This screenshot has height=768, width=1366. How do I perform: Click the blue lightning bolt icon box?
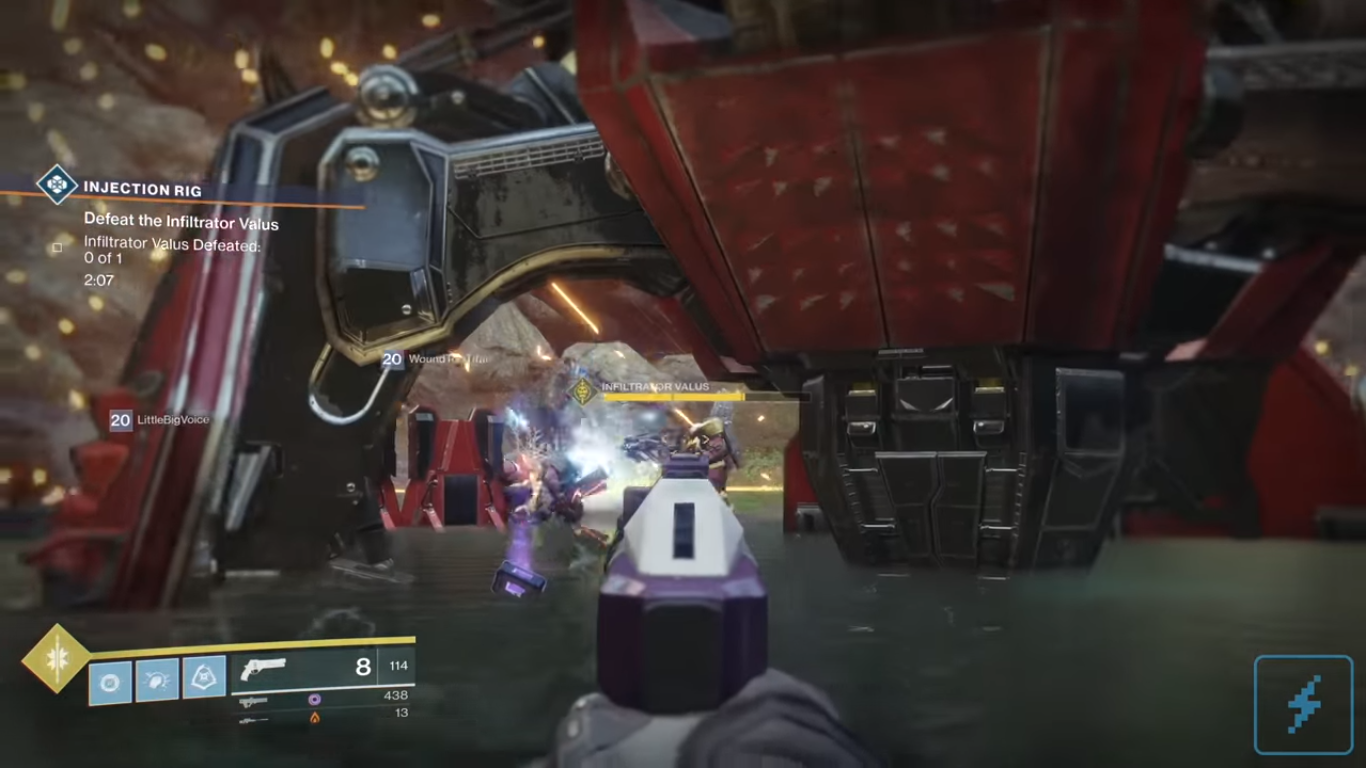[x=1303, y=704]
